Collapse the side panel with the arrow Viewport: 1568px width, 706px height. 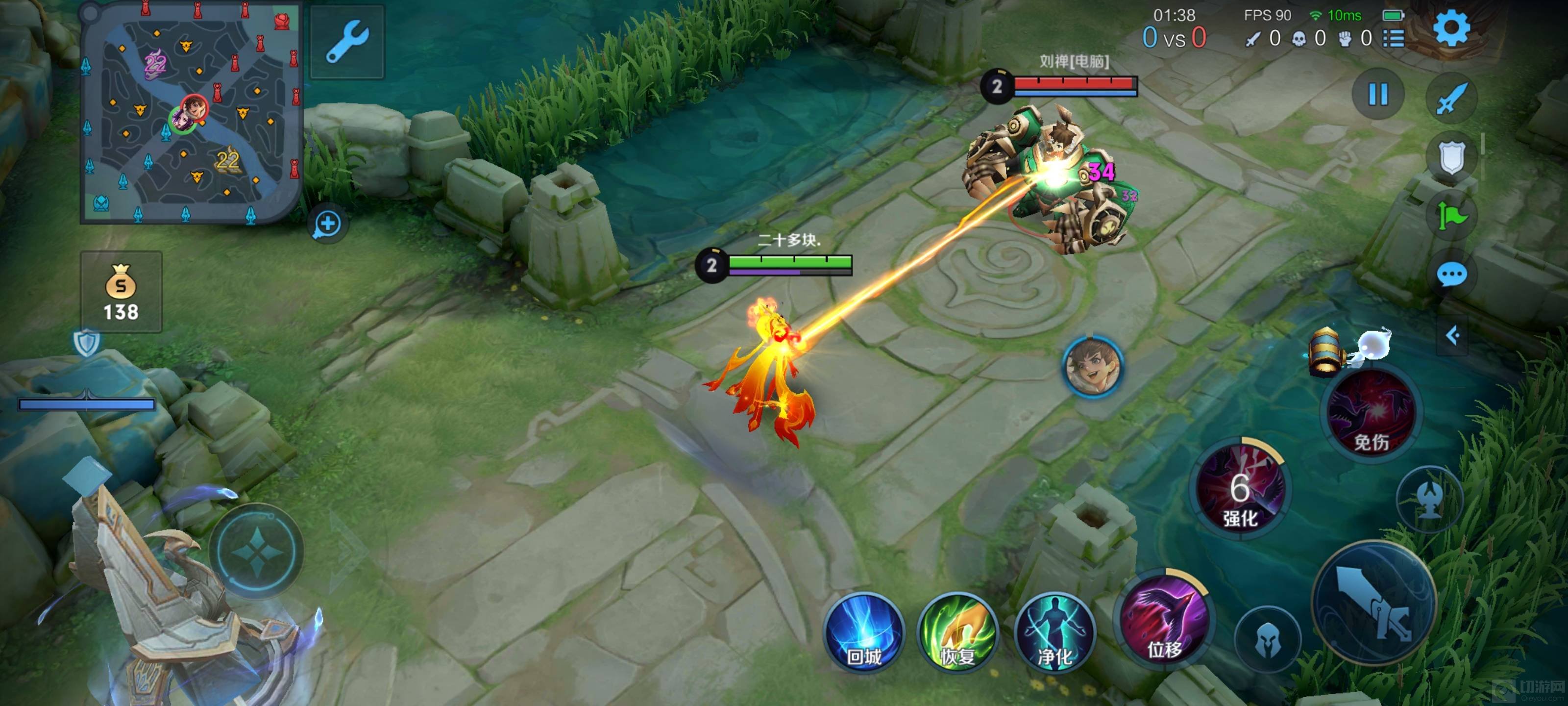1453,335
